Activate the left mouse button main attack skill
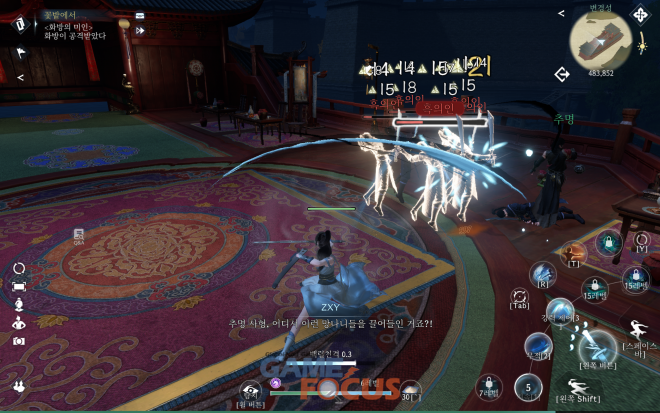The height and width of the screenshot is (413, 660). coord(599,346)
